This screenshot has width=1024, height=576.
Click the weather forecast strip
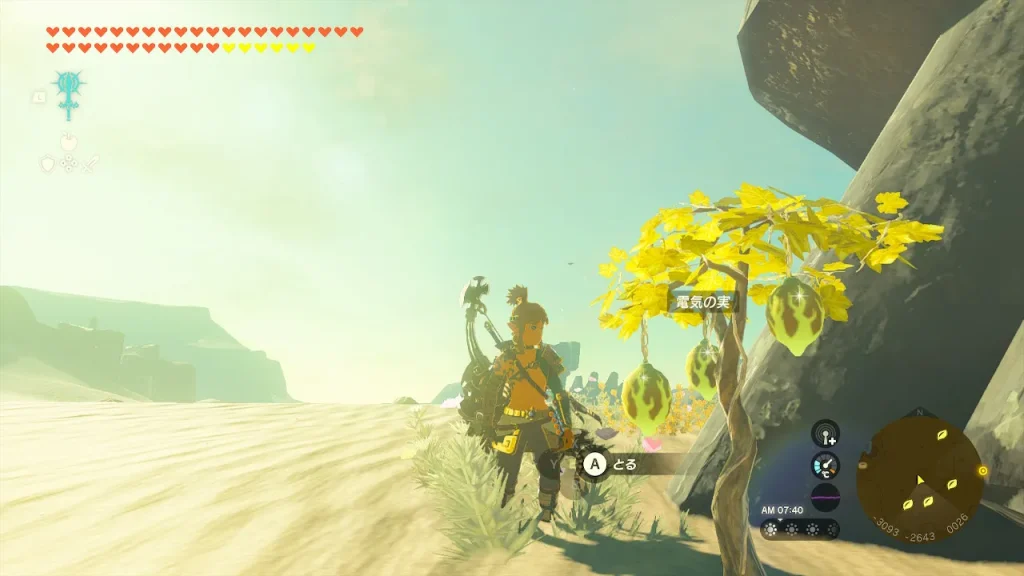(800, 529)
